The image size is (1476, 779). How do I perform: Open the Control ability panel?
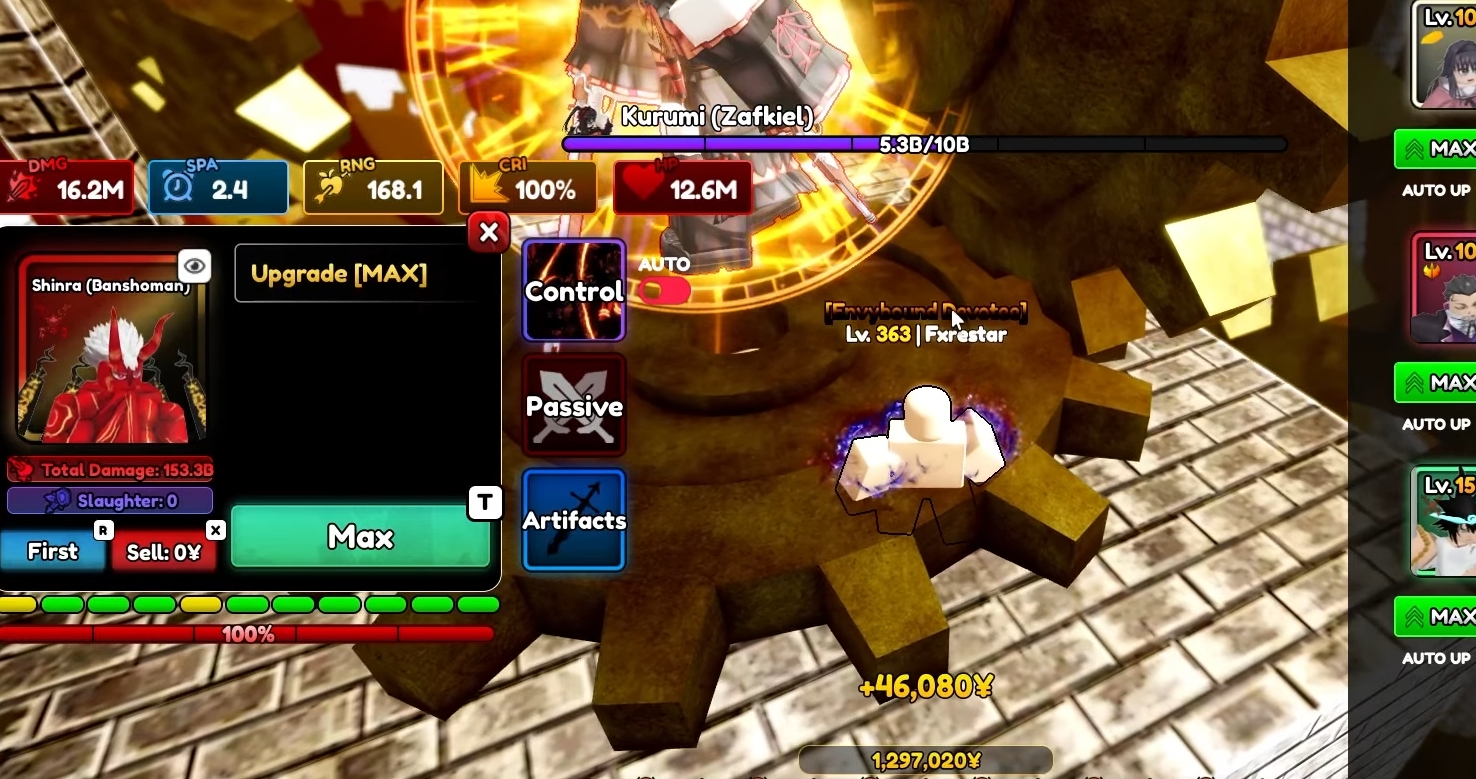[x=573, y=290]
